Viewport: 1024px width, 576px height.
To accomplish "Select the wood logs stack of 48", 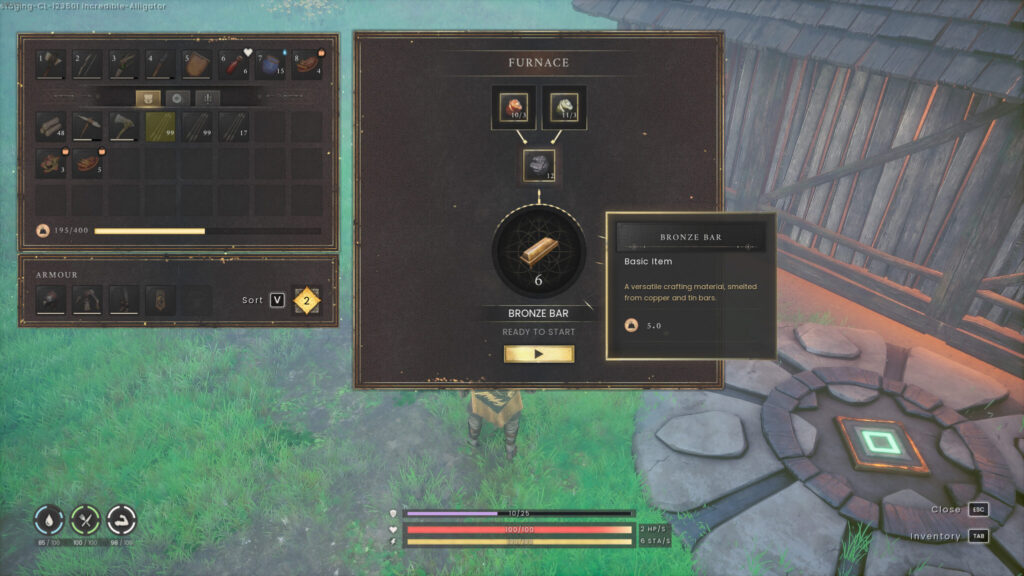I will [x=51, y=126].
